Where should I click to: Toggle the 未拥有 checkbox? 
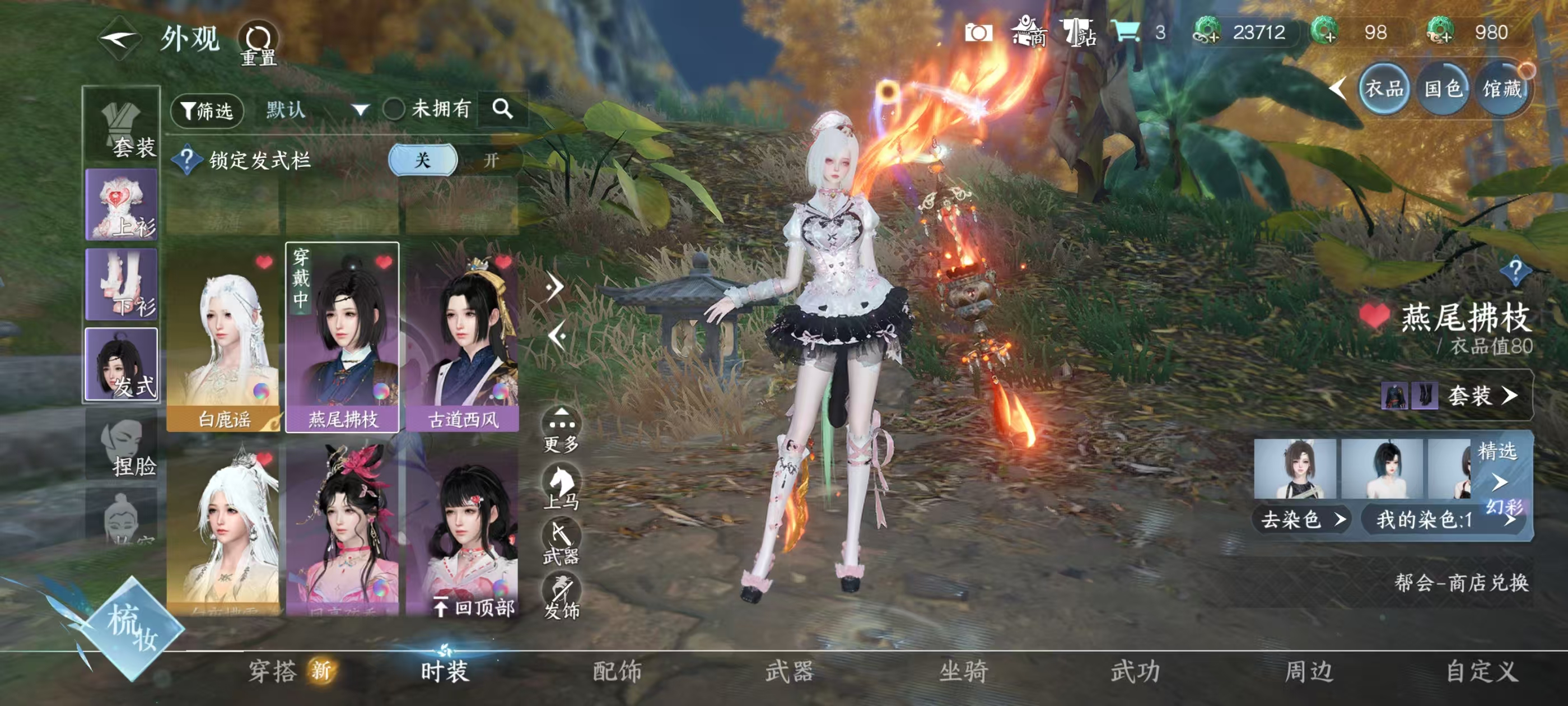394,110
